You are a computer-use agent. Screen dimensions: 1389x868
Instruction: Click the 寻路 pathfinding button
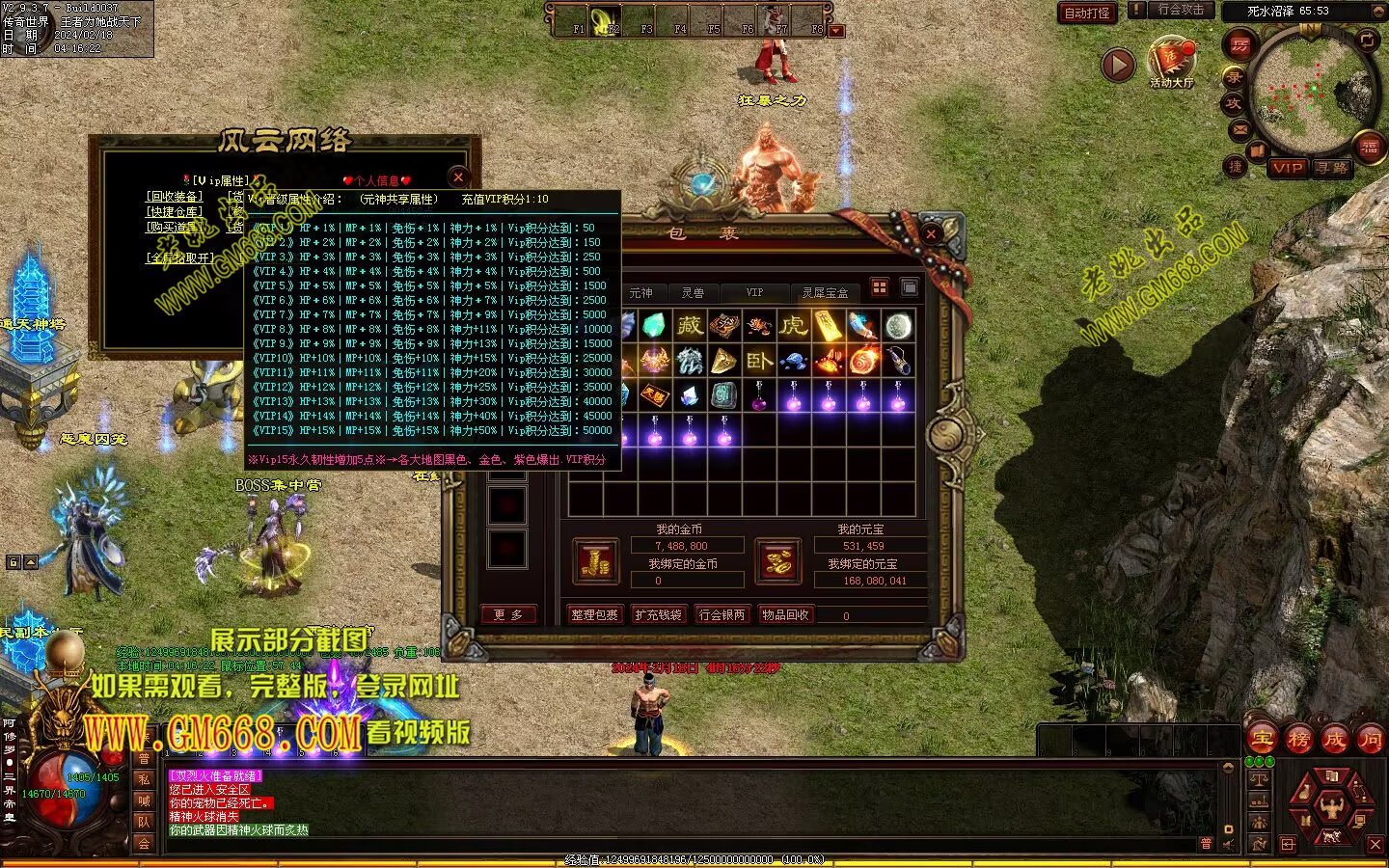coord(1332,167)
